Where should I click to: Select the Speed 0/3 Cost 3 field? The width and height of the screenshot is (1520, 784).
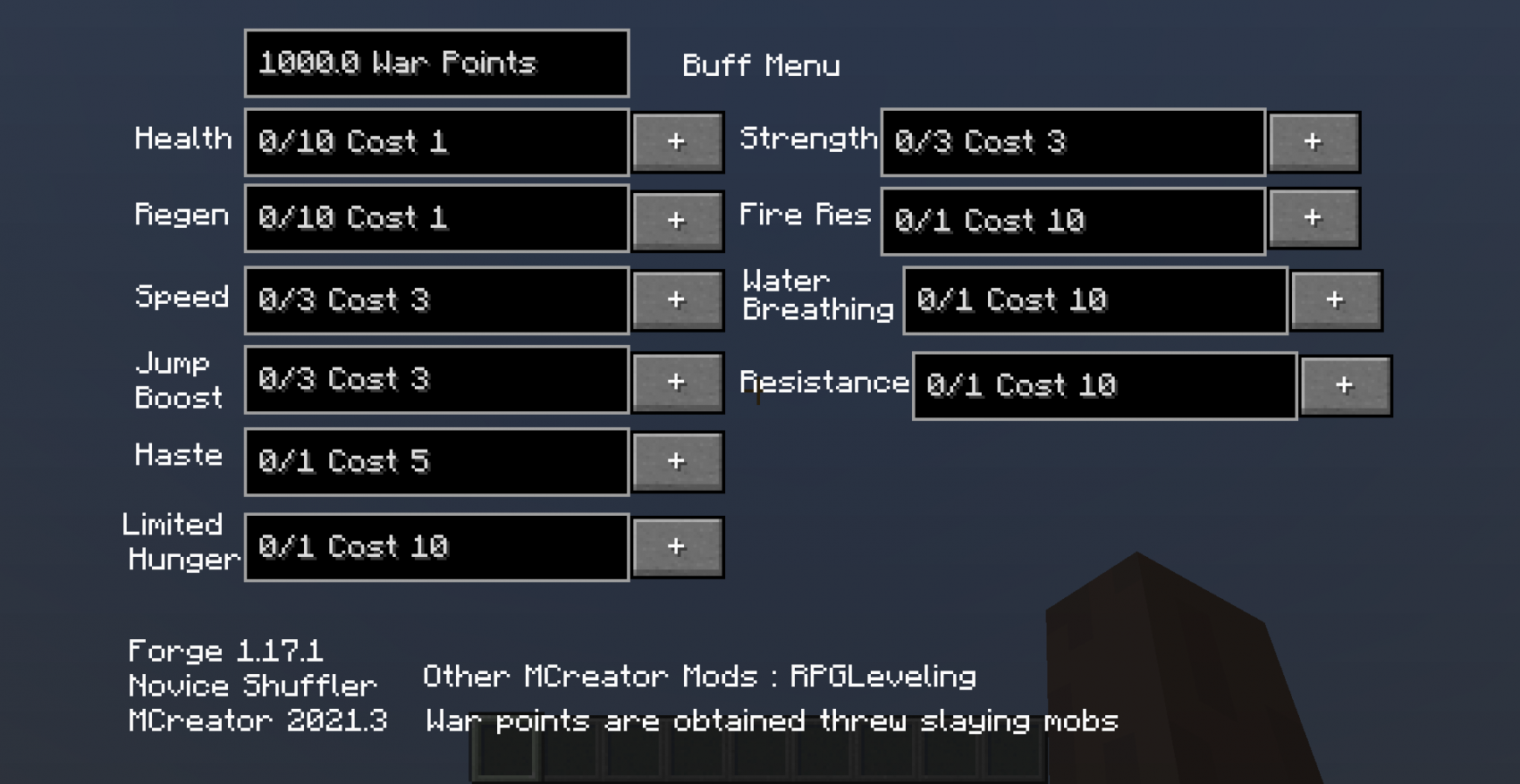point(436,300)
